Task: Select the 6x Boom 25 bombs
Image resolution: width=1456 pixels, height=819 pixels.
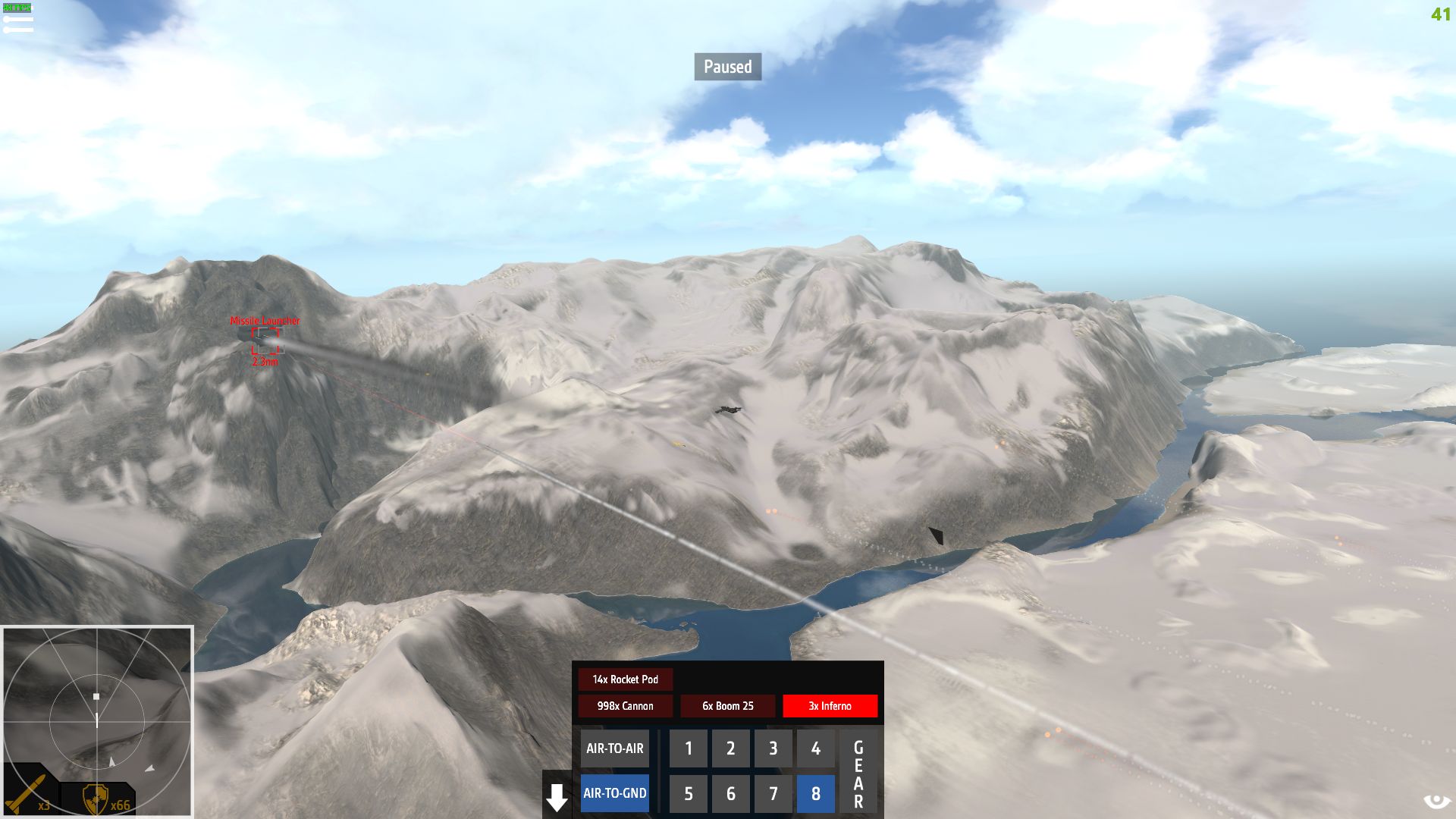Action: [727, 706]
